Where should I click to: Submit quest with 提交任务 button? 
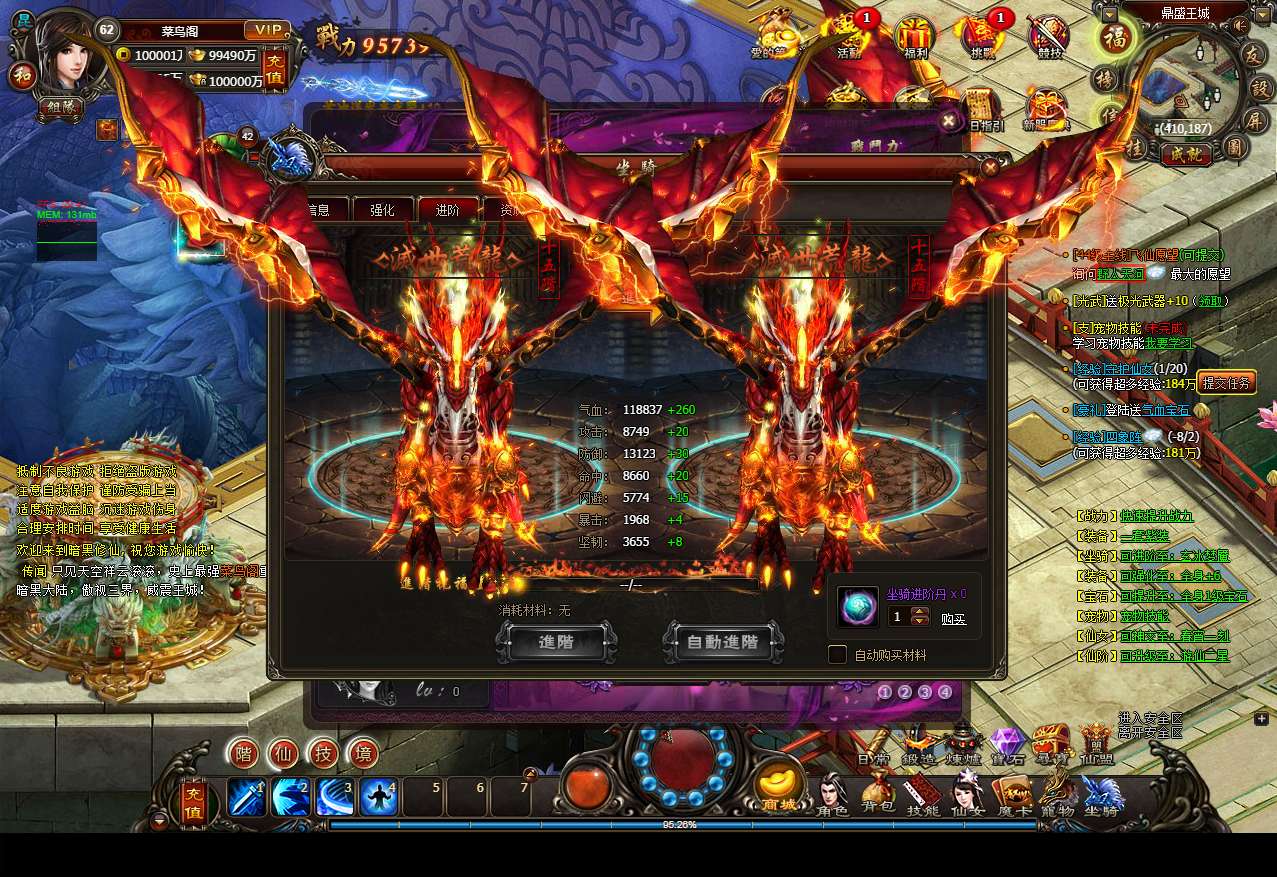pyautogui.click(x=1226, y=383)
